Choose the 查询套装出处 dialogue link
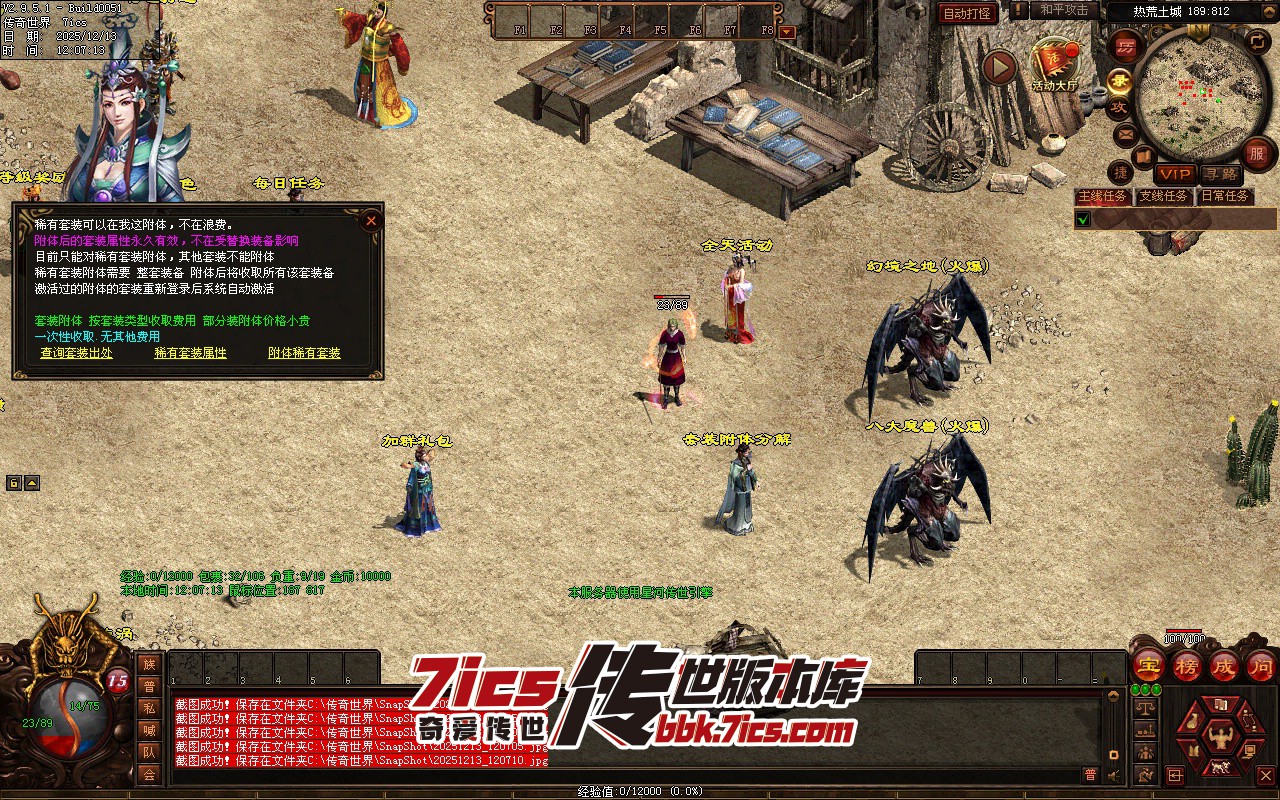1280x800 pixels. pos(76,353)
